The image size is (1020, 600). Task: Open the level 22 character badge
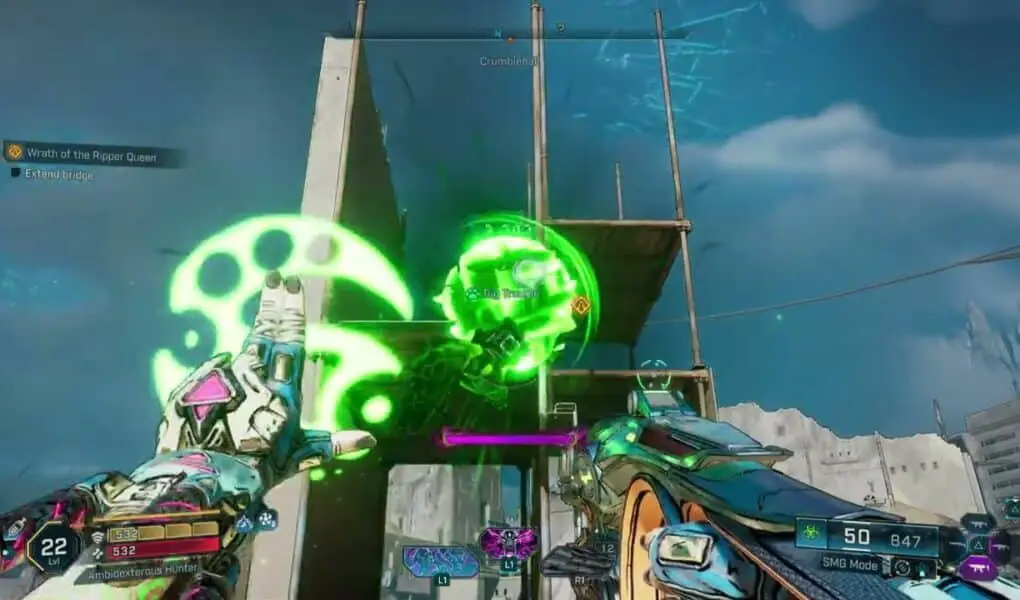click(x=52, y=547)
